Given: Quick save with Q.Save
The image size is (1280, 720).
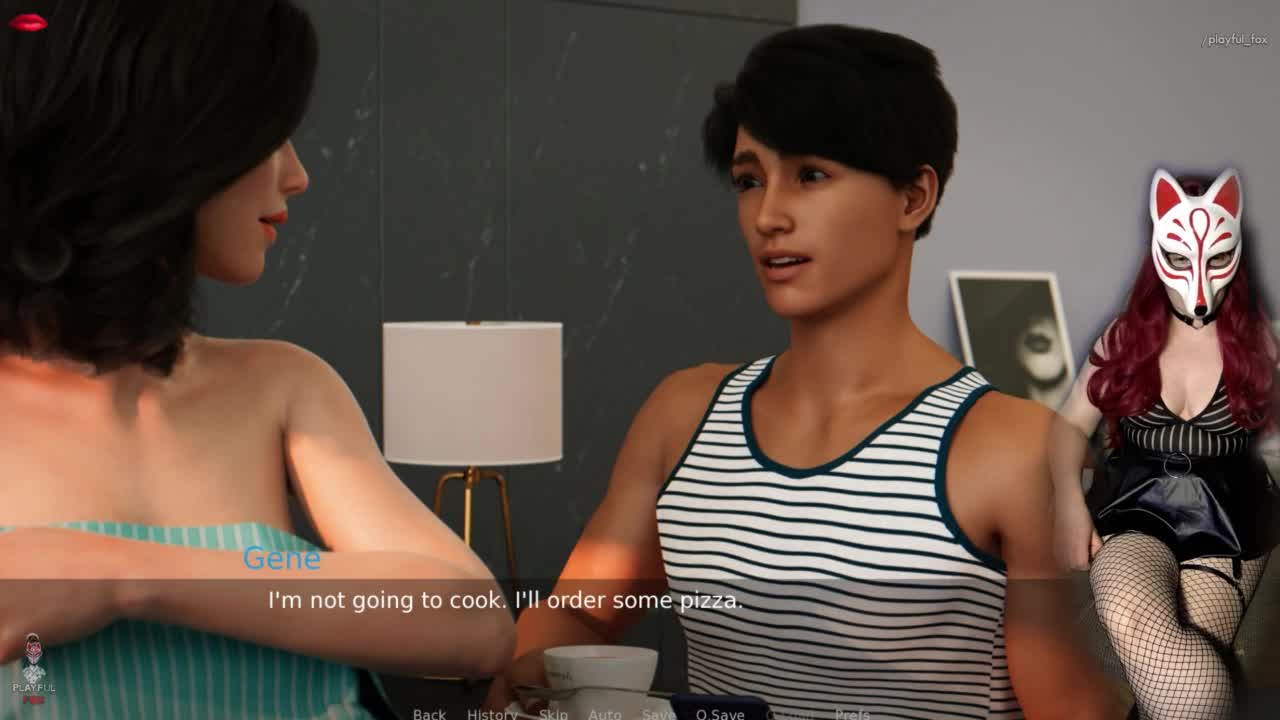Looking at the screenshot, I should coord(720,713).
